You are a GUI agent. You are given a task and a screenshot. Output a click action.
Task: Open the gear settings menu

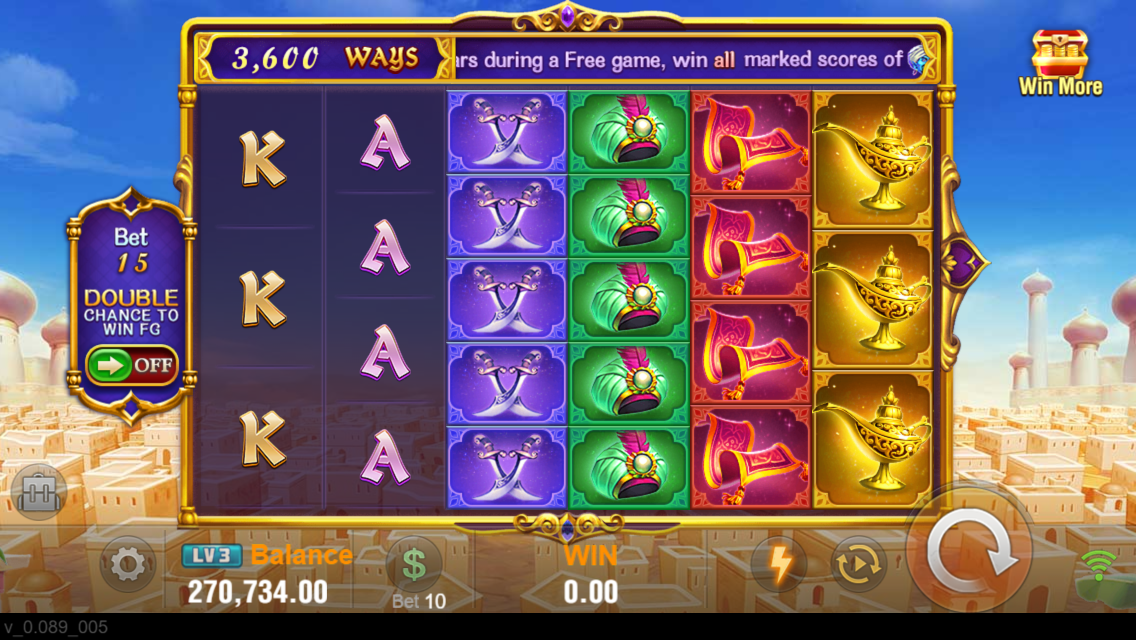tap(128, 565)
